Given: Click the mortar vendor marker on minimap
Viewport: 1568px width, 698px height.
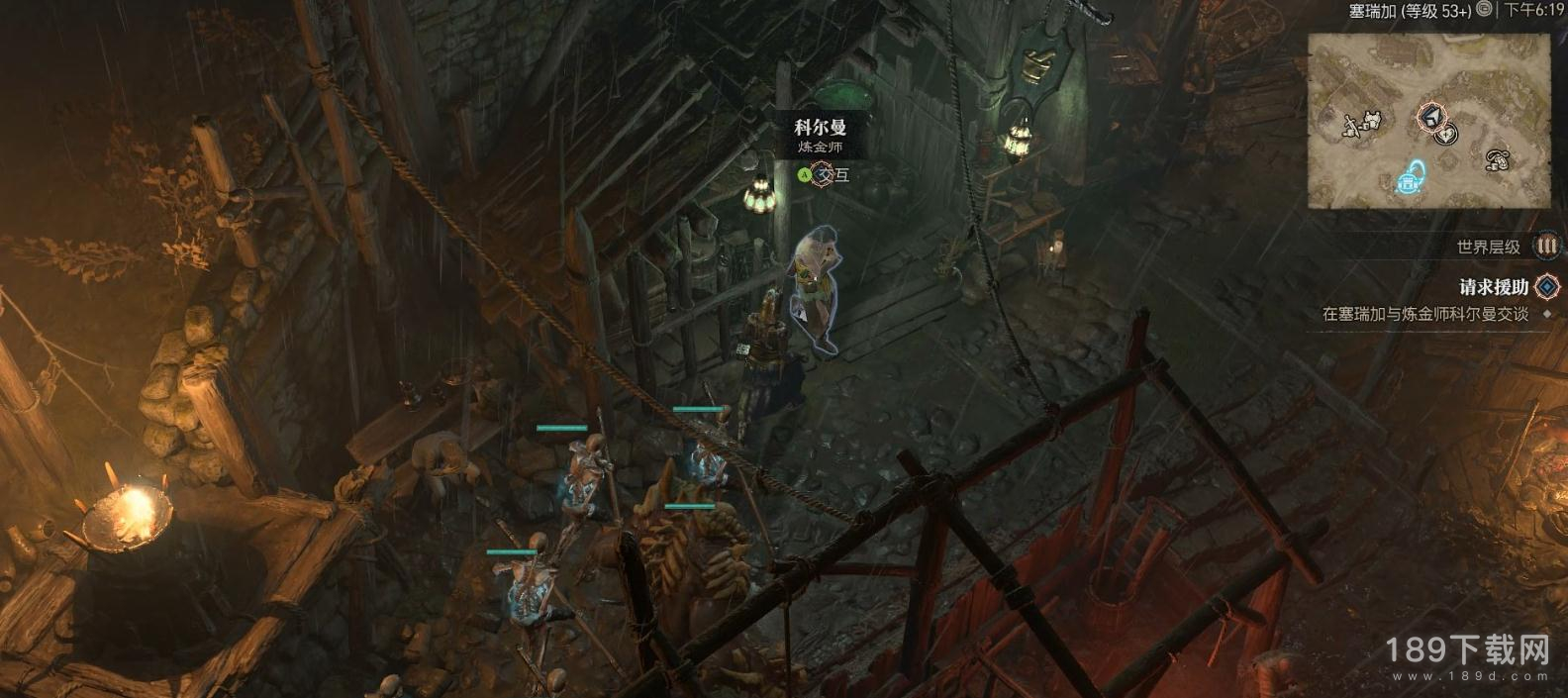Looking at the screenshot, I should tap(1497, 158).
